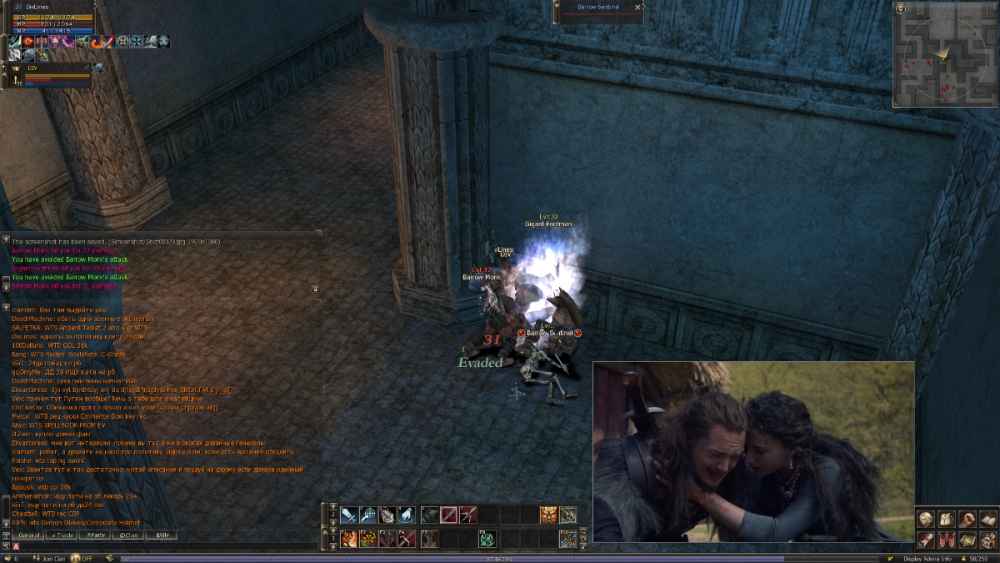Click the picture-in-picture video overlay
1000x563 pixels.
point(753,452)
